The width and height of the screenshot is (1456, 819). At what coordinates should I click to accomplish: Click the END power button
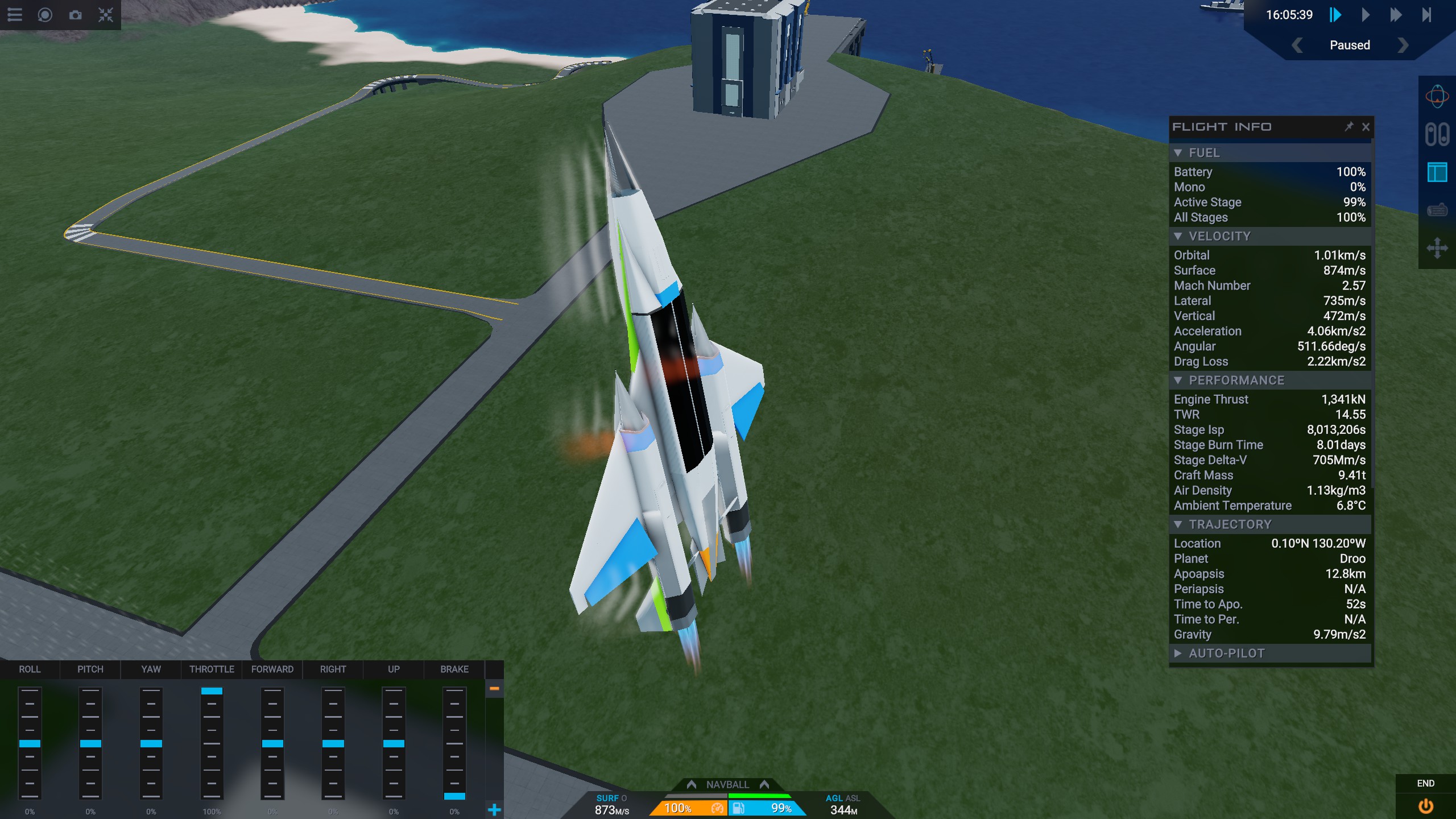pyautogui.click(x=1425, y=806)
